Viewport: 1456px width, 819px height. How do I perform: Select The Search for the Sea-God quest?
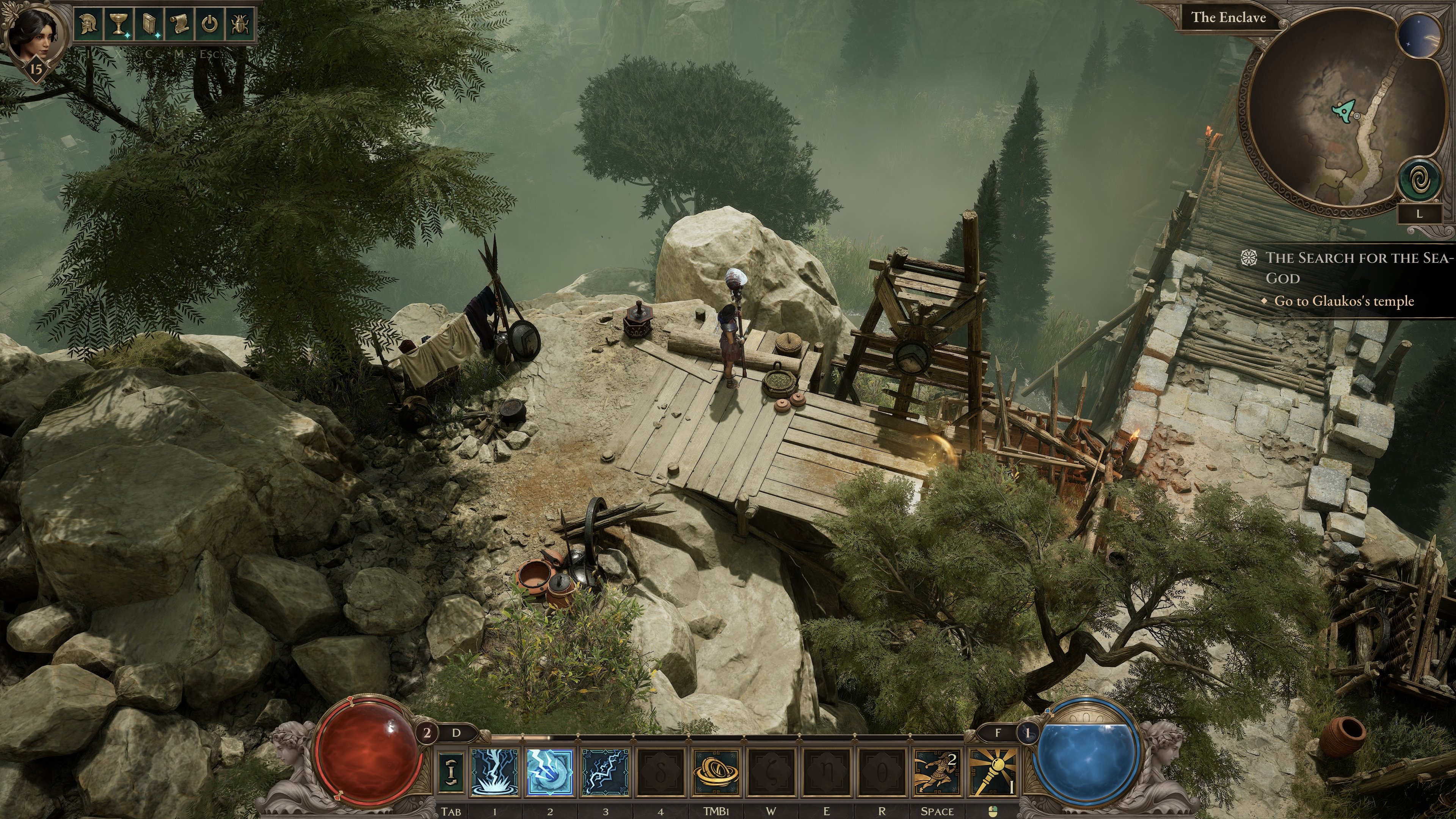[1357, 268]
